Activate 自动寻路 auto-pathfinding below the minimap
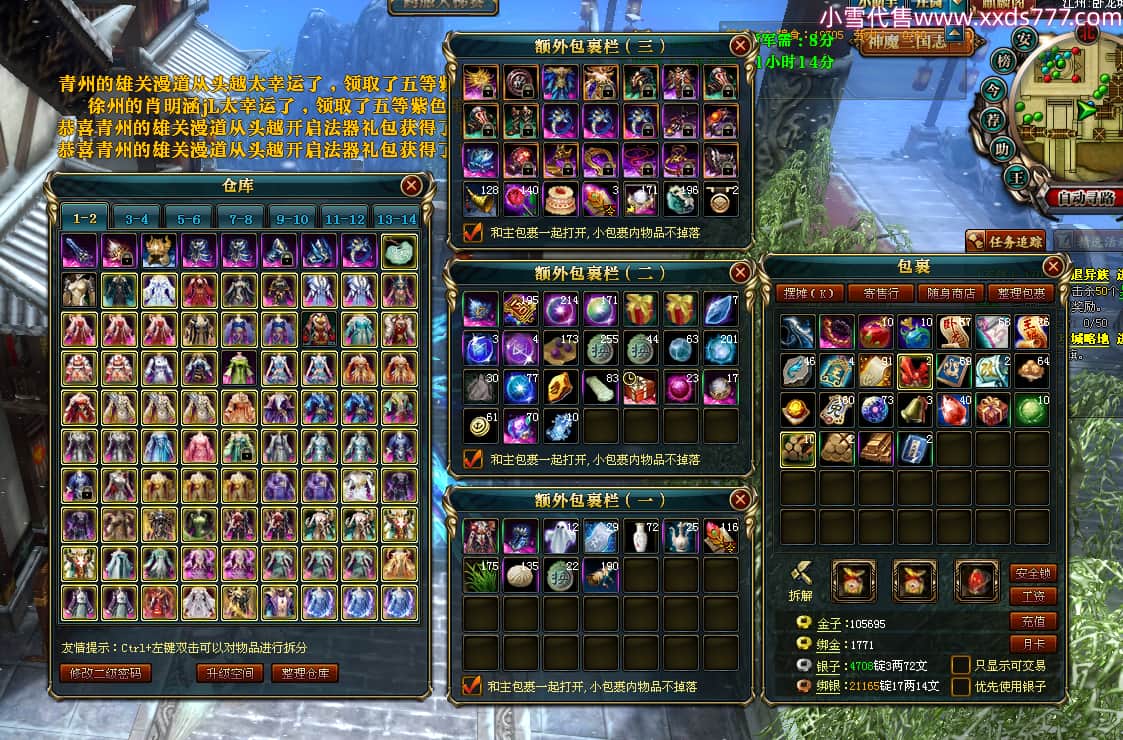The width and height of the screenshot is (1123, 740). tap(1080, 198)
